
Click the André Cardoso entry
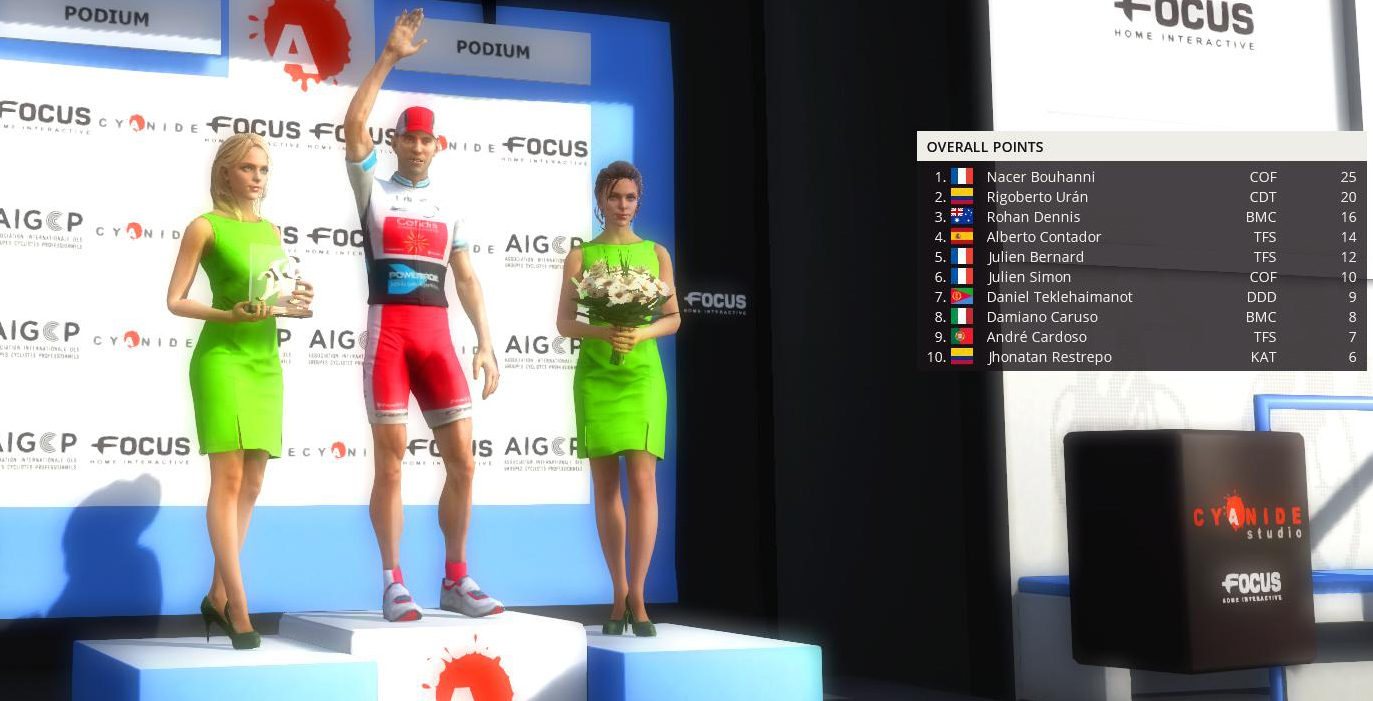click(x=1036, y=337)
